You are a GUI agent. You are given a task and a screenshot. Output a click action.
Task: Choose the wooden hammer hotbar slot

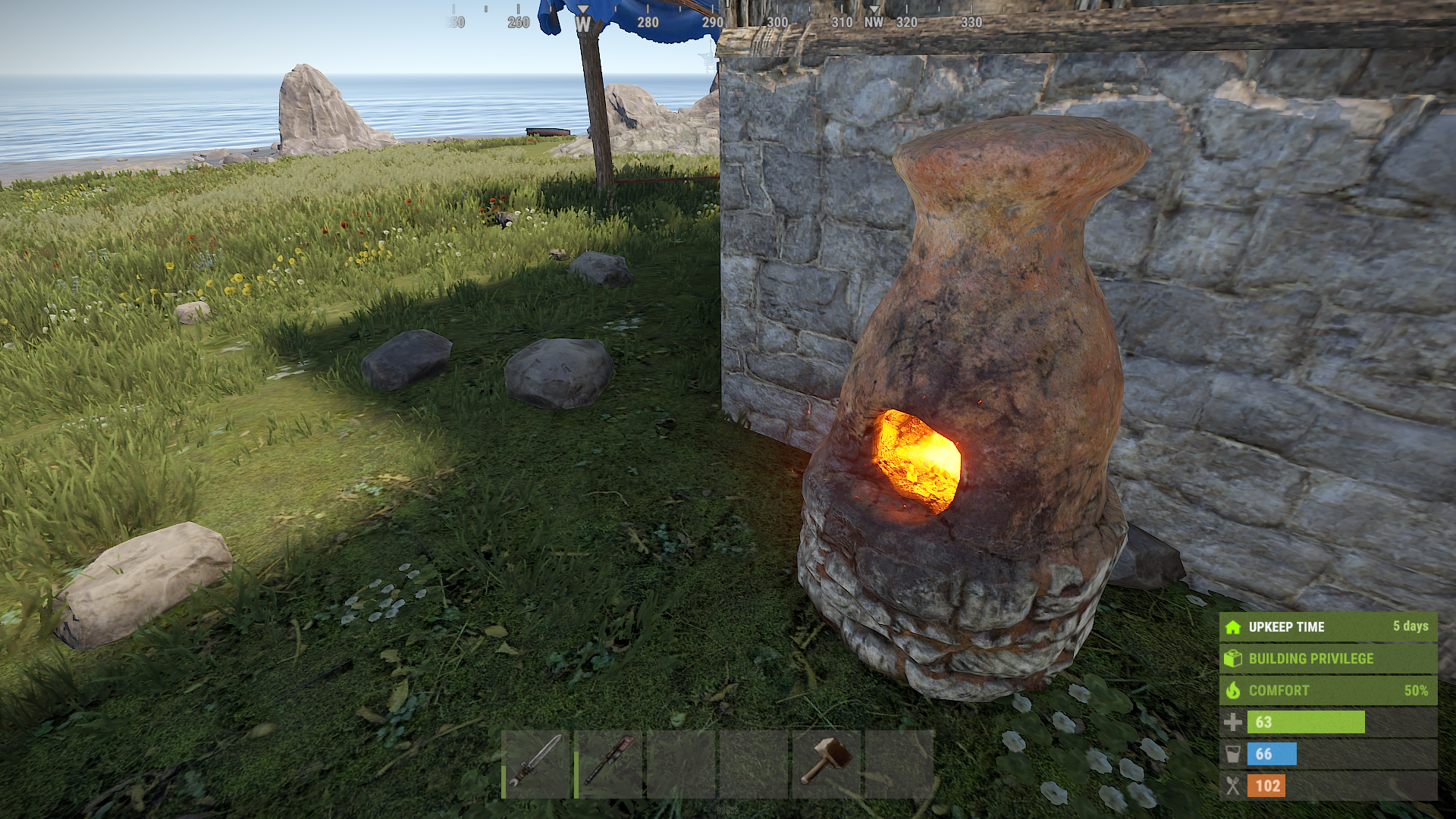point(827,764)
